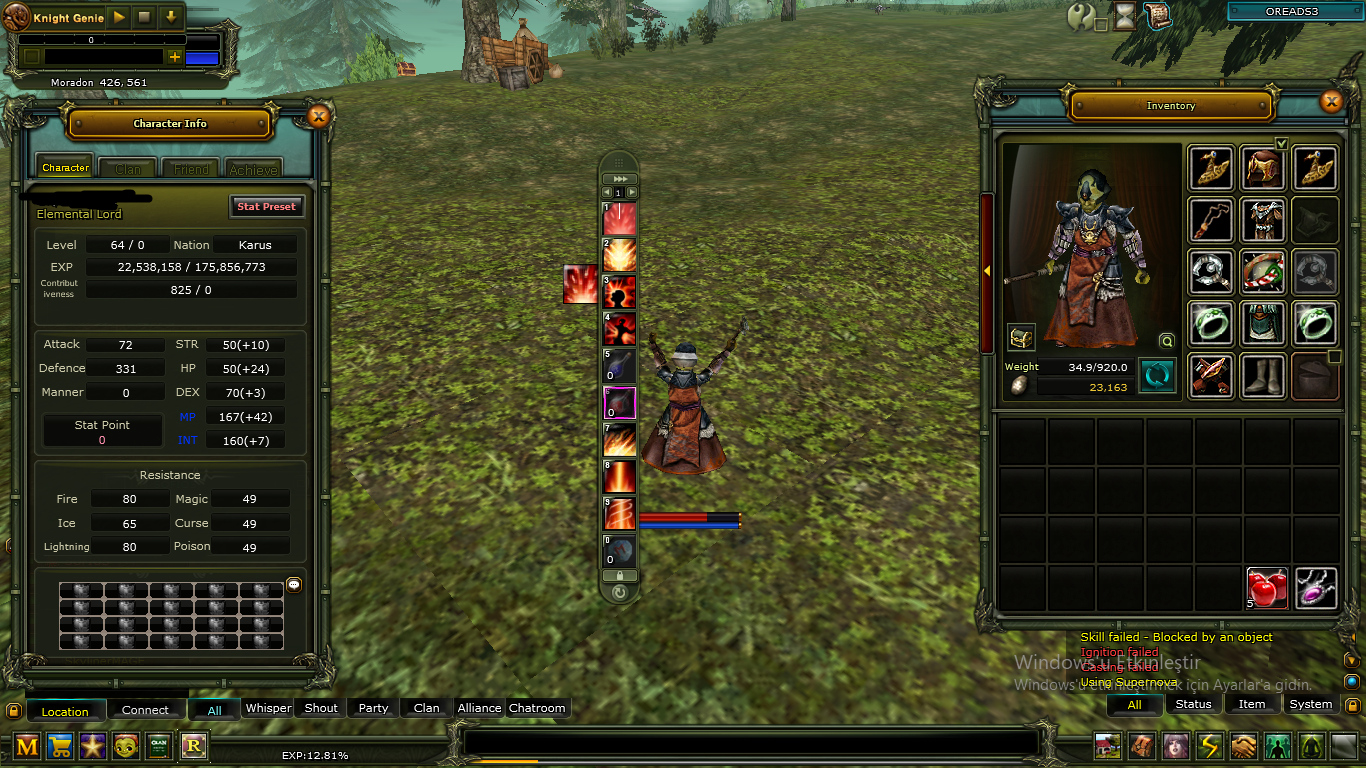1366x768 pixels.
Task: Toggle the skill bar lock padlock
Action: tap(618, 575)
